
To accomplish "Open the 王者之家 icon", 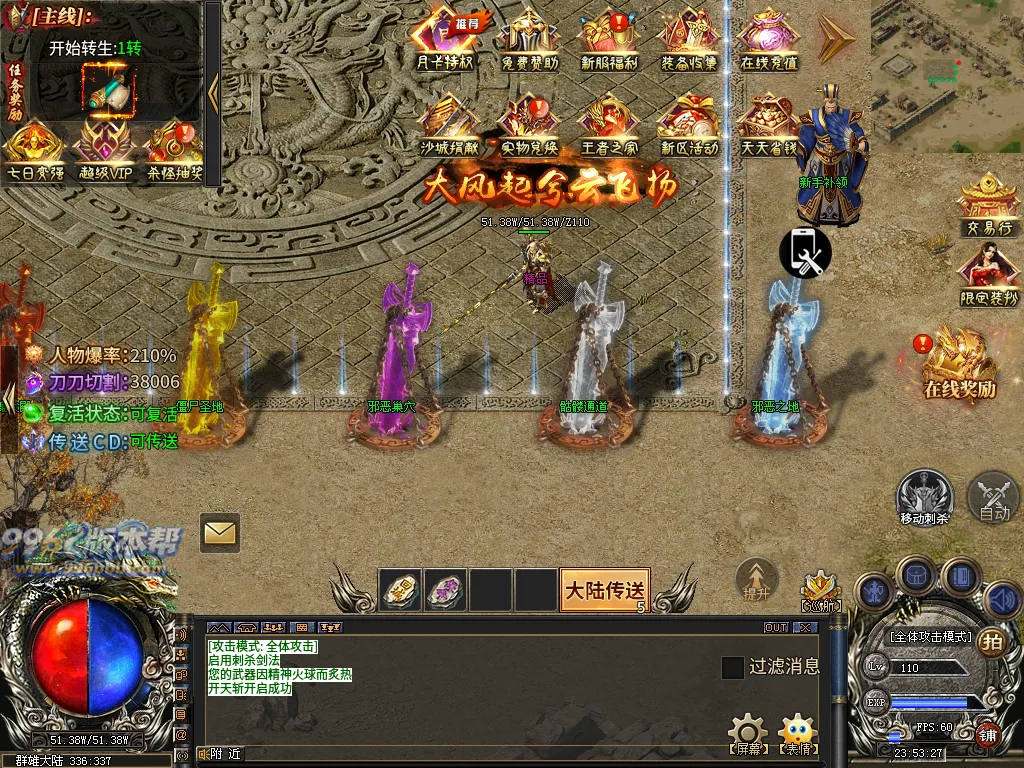I will tap(608, 124).
